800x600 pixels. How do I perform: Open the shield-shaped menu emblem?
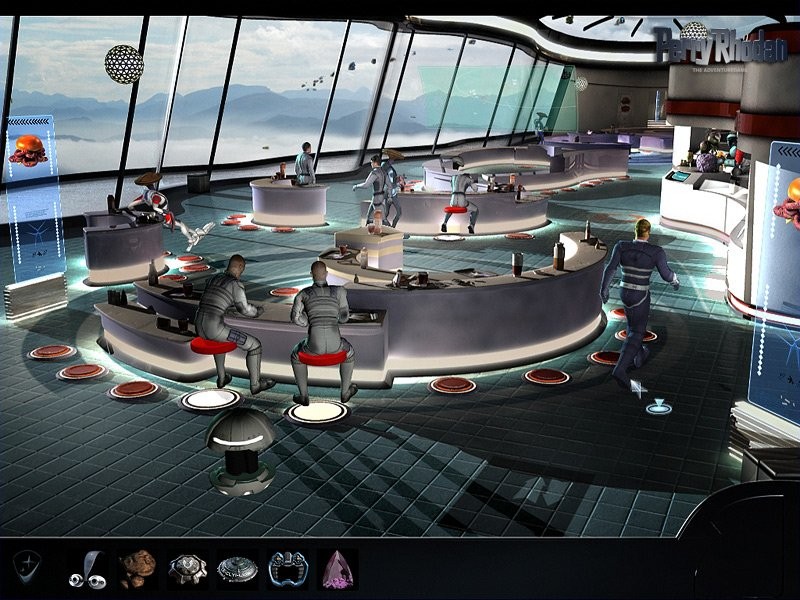[x=28, y=568]
